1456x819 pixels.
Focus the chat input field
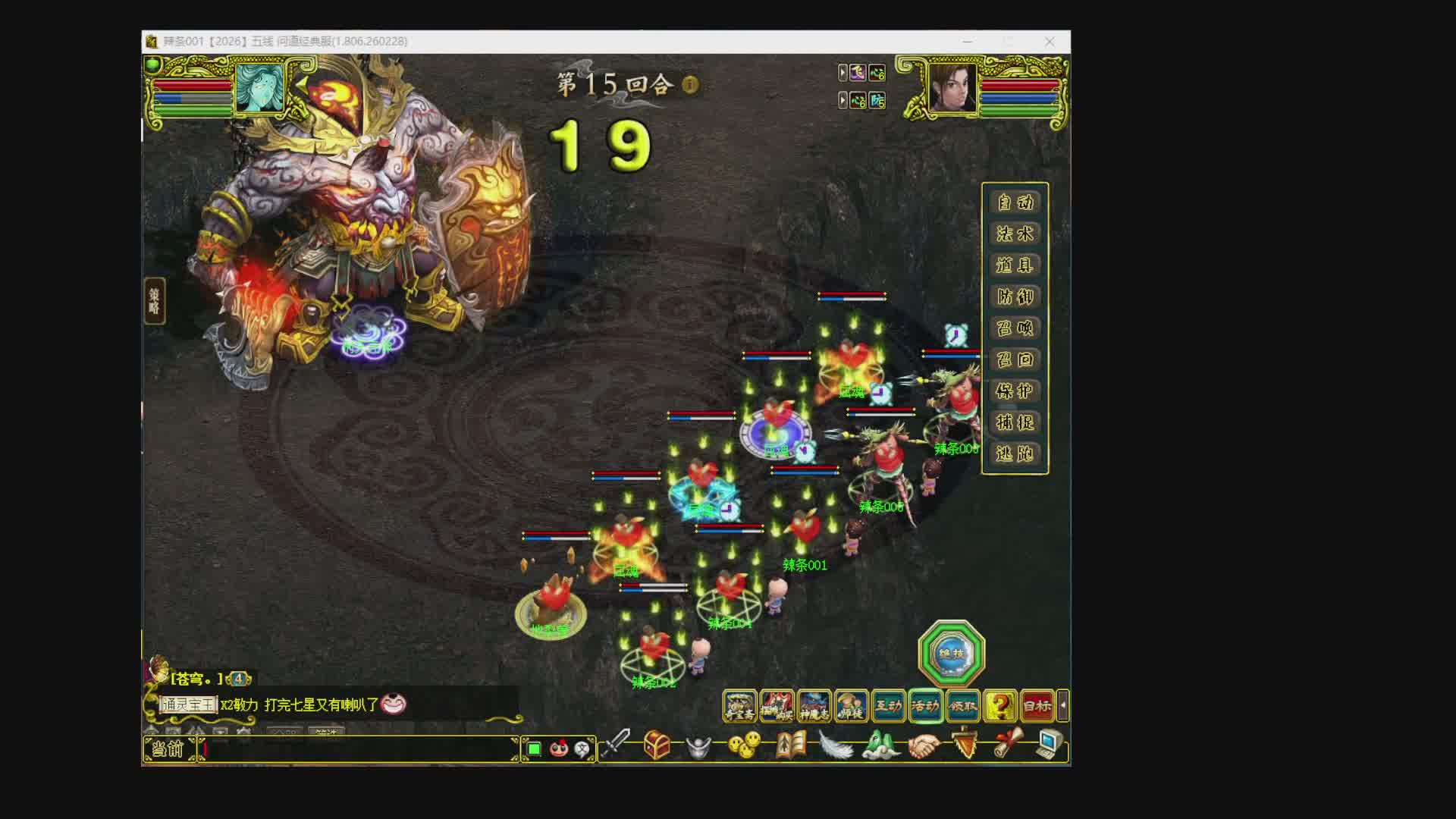pyautogui.click(x=356, y=749)
